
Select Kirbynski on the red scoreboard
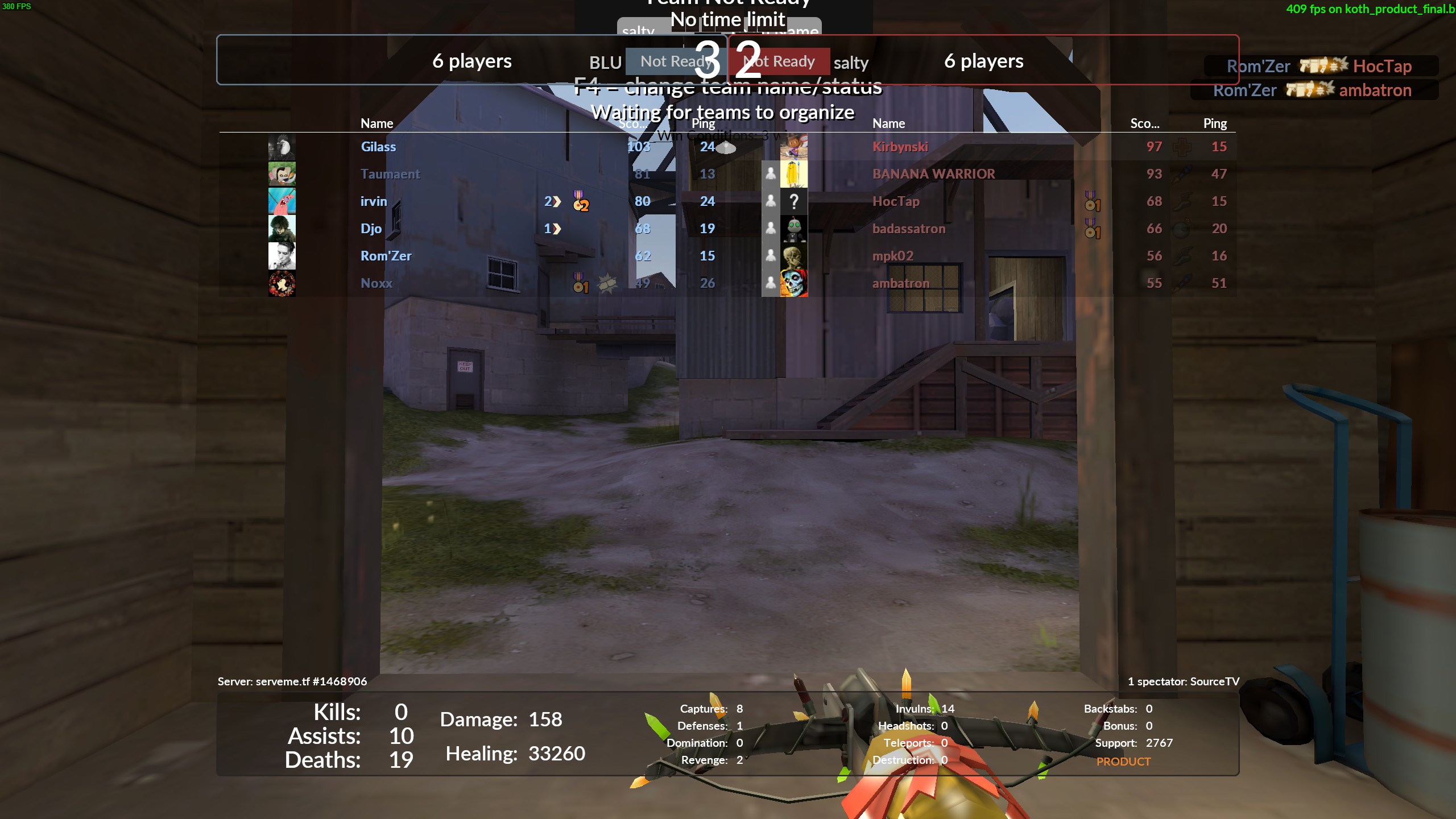[900, 147]
